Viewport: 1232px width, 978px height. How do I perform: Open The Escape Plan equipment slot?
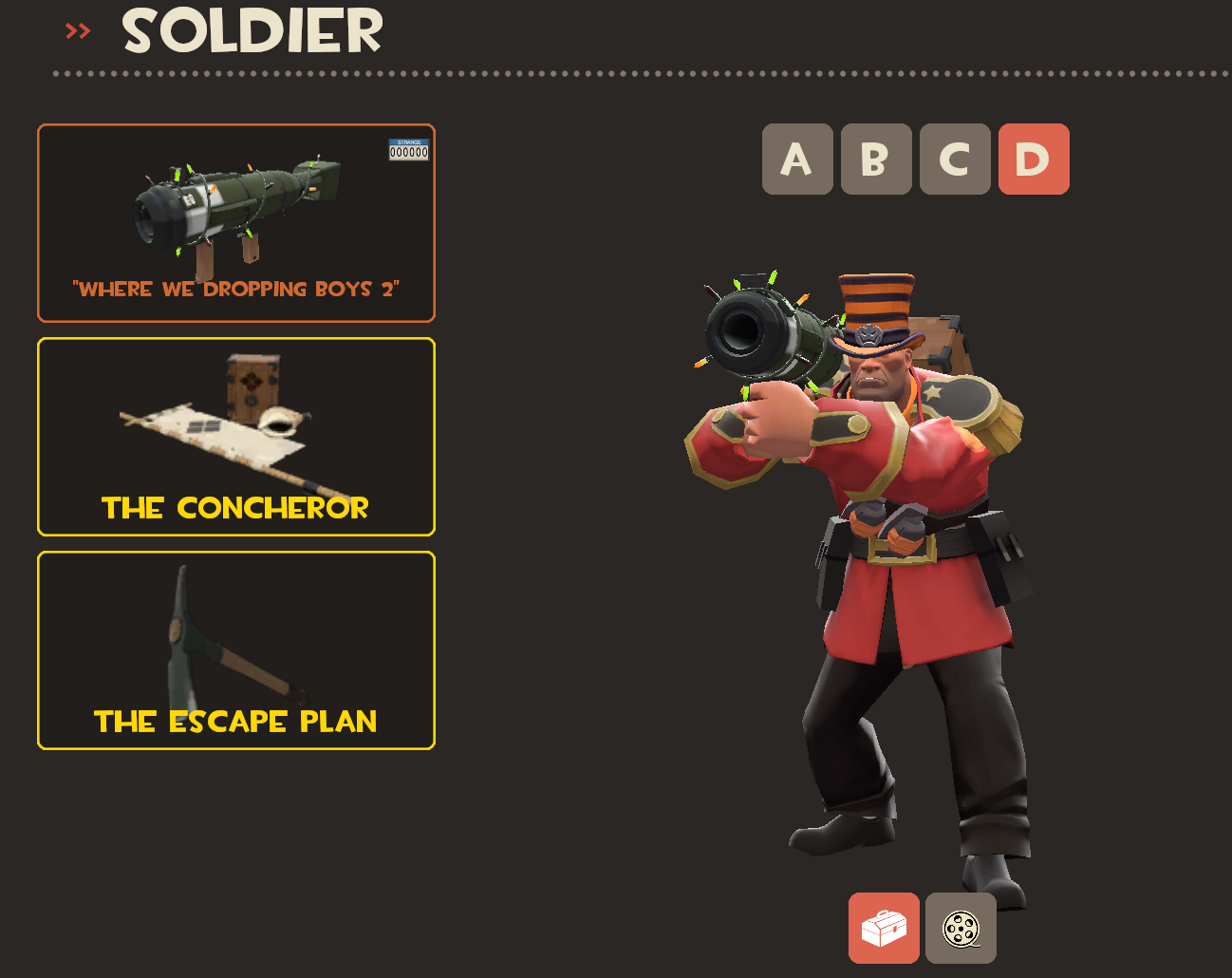point(235,650)
